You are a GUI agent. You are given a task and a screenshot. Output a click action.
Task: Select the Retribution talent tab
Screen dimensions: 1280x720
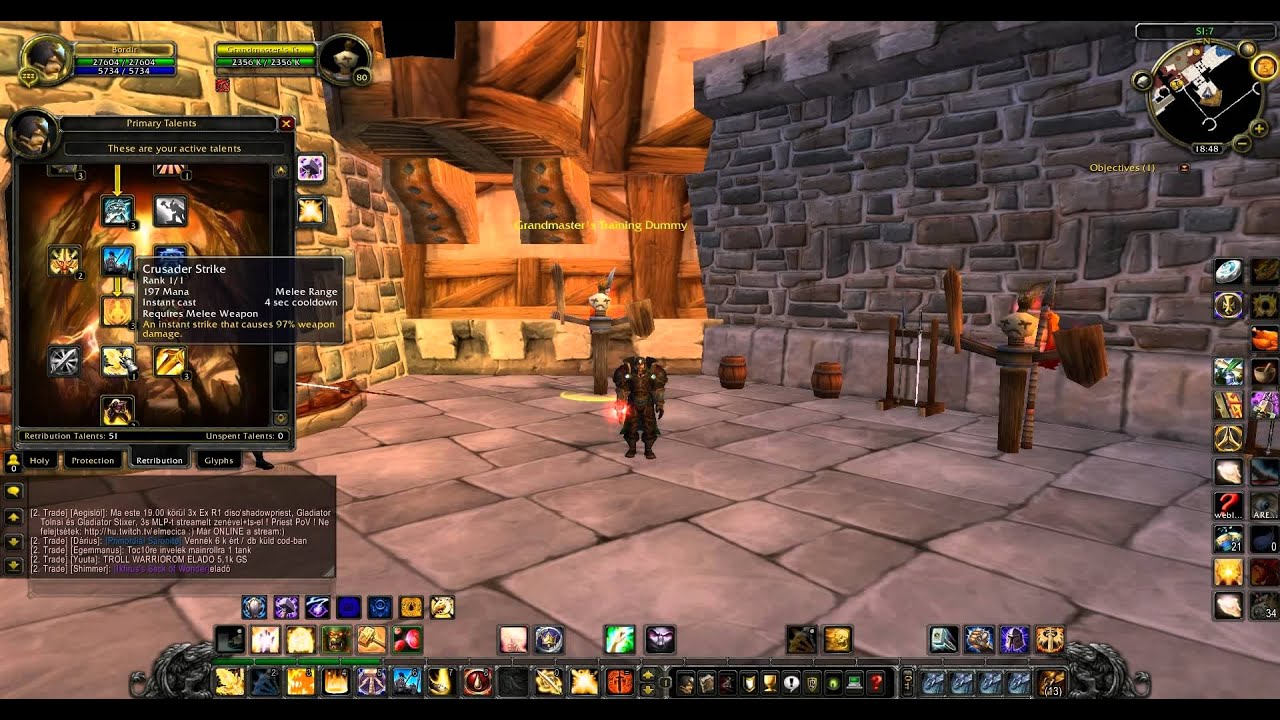[x=159, y=460]
